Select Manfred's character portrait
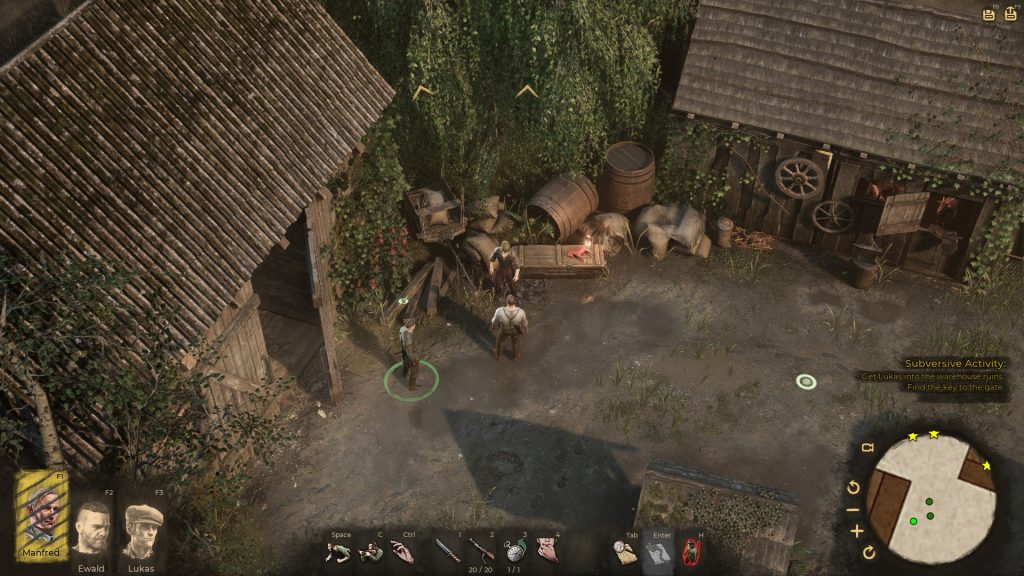Image resolution: width=1024 pixels, height=576 pixels. tap(41, 516)
